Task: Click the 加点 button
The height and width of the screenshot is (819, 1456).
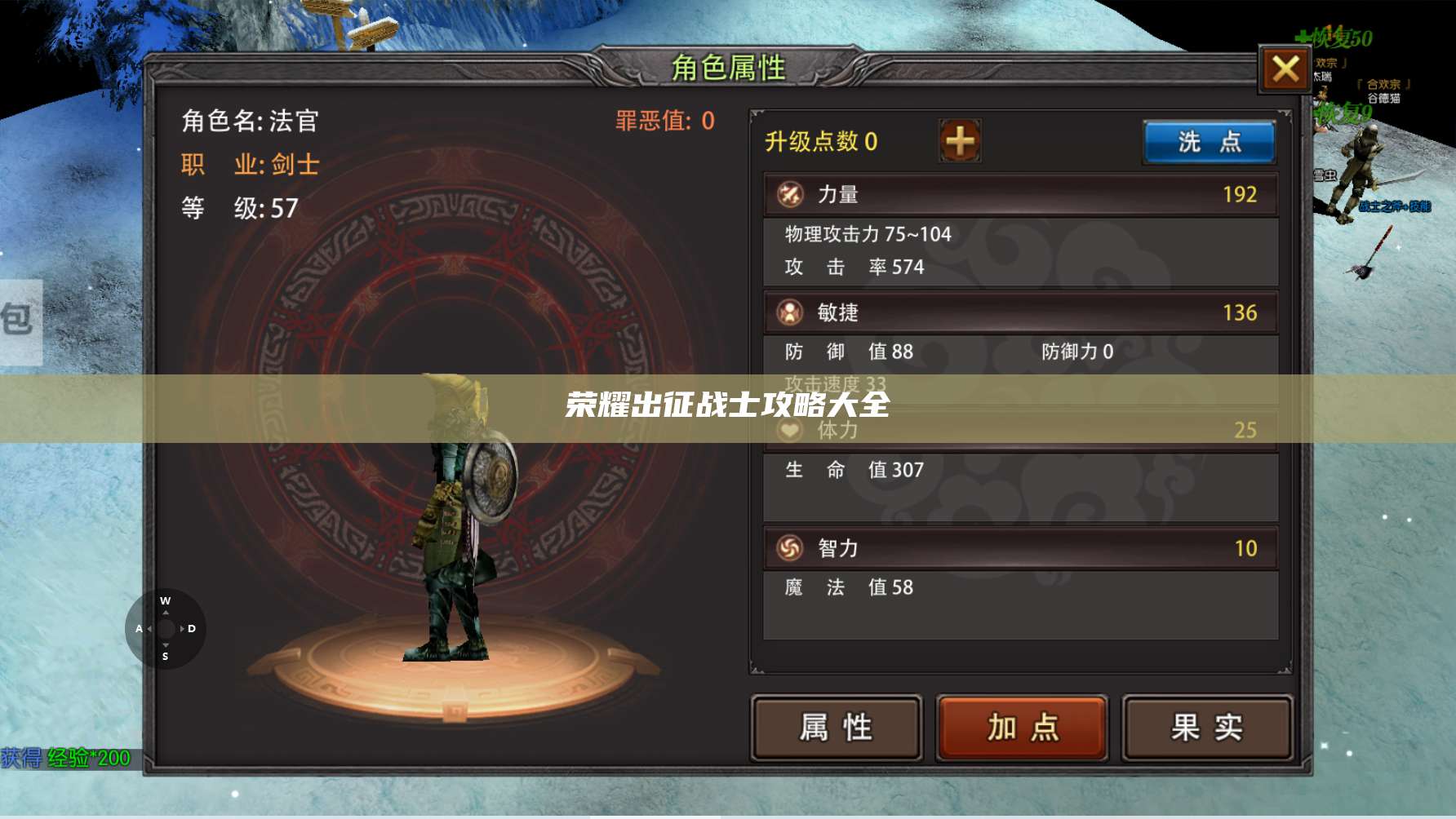Action: pyautogui.click(x=1020, y=726)
